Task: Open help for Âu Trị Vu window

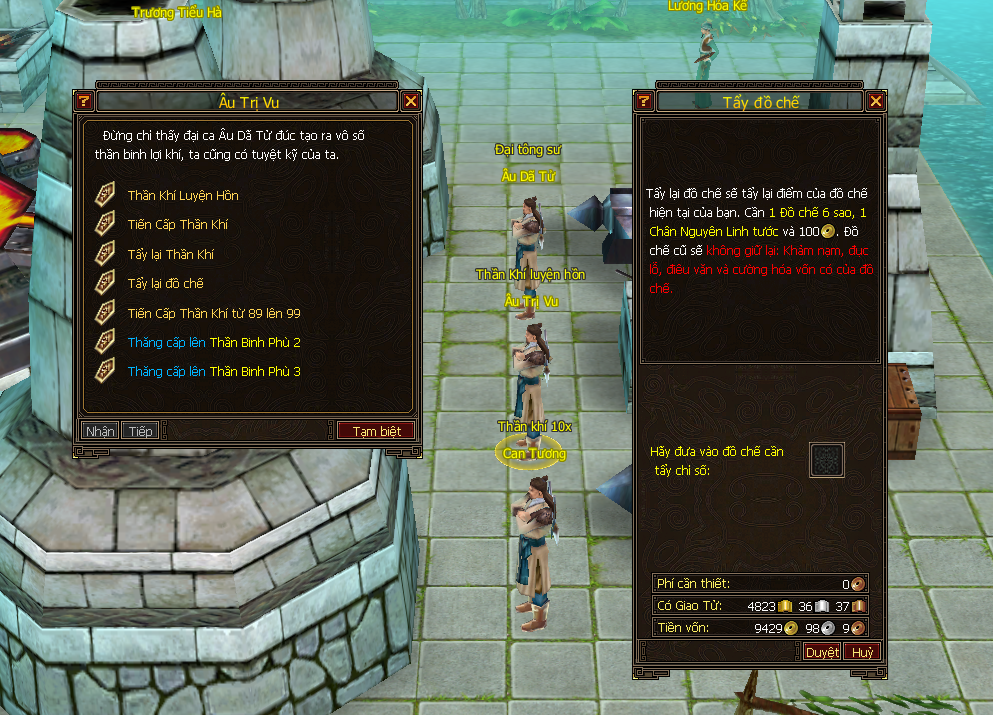Action: click(x=84, y=101)
